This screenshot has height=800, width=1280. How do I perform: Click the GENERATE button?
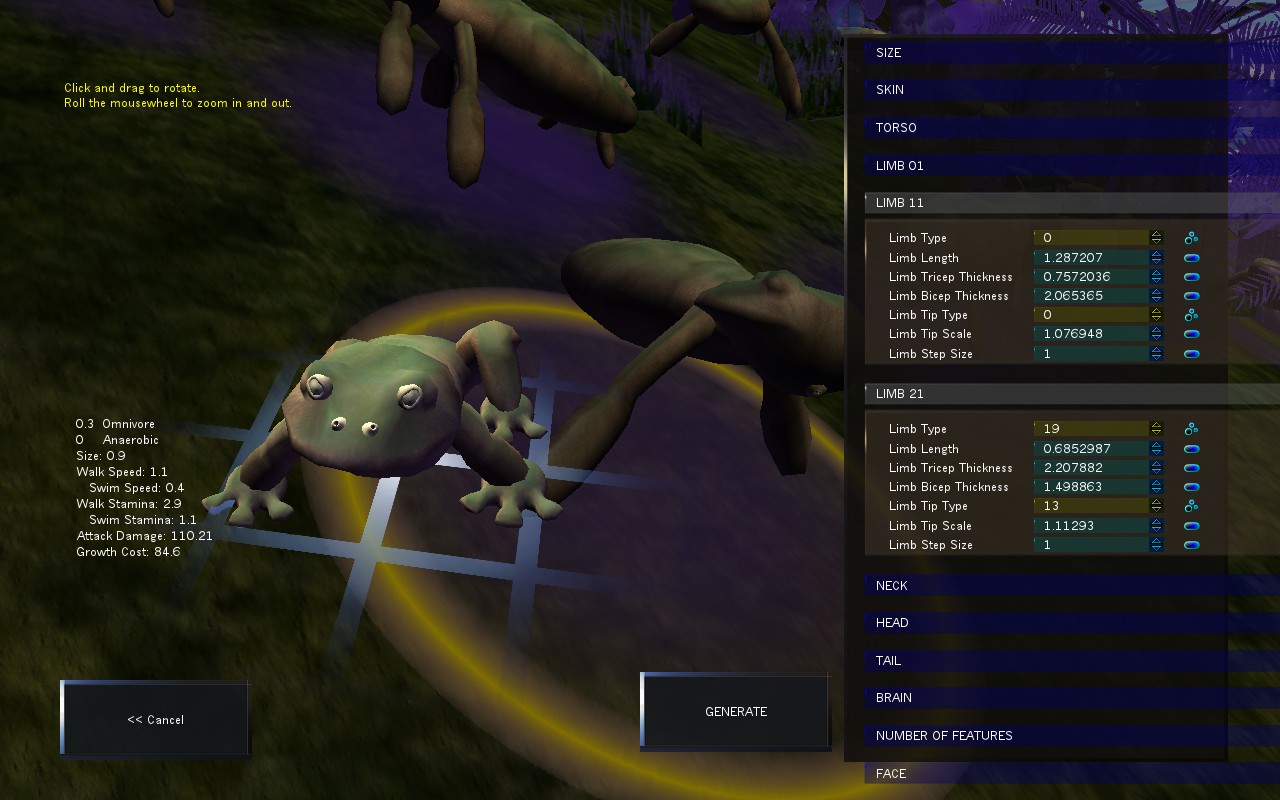pos(735,711)
